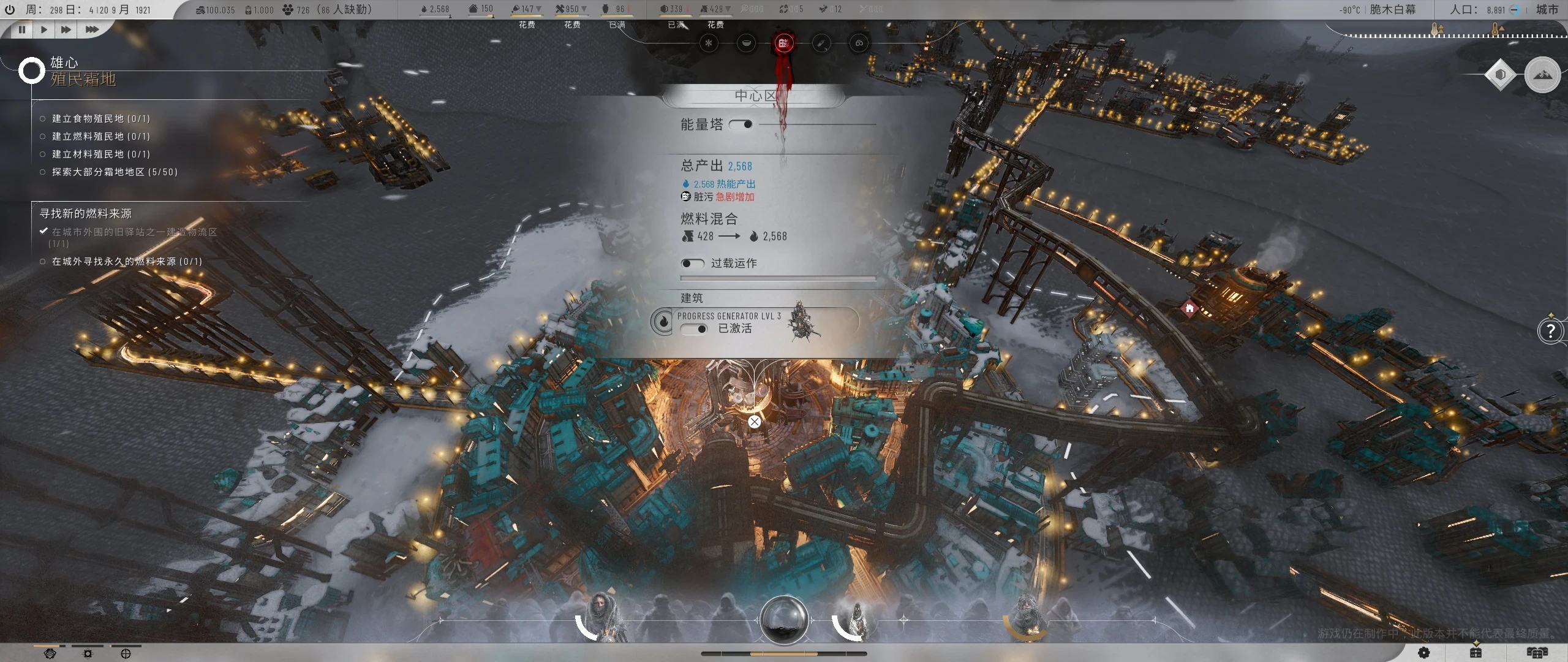The height and width of the screenshot is (662, 1568).
Task: Click the gears machinery icon
Action: [x=859, y=42]
